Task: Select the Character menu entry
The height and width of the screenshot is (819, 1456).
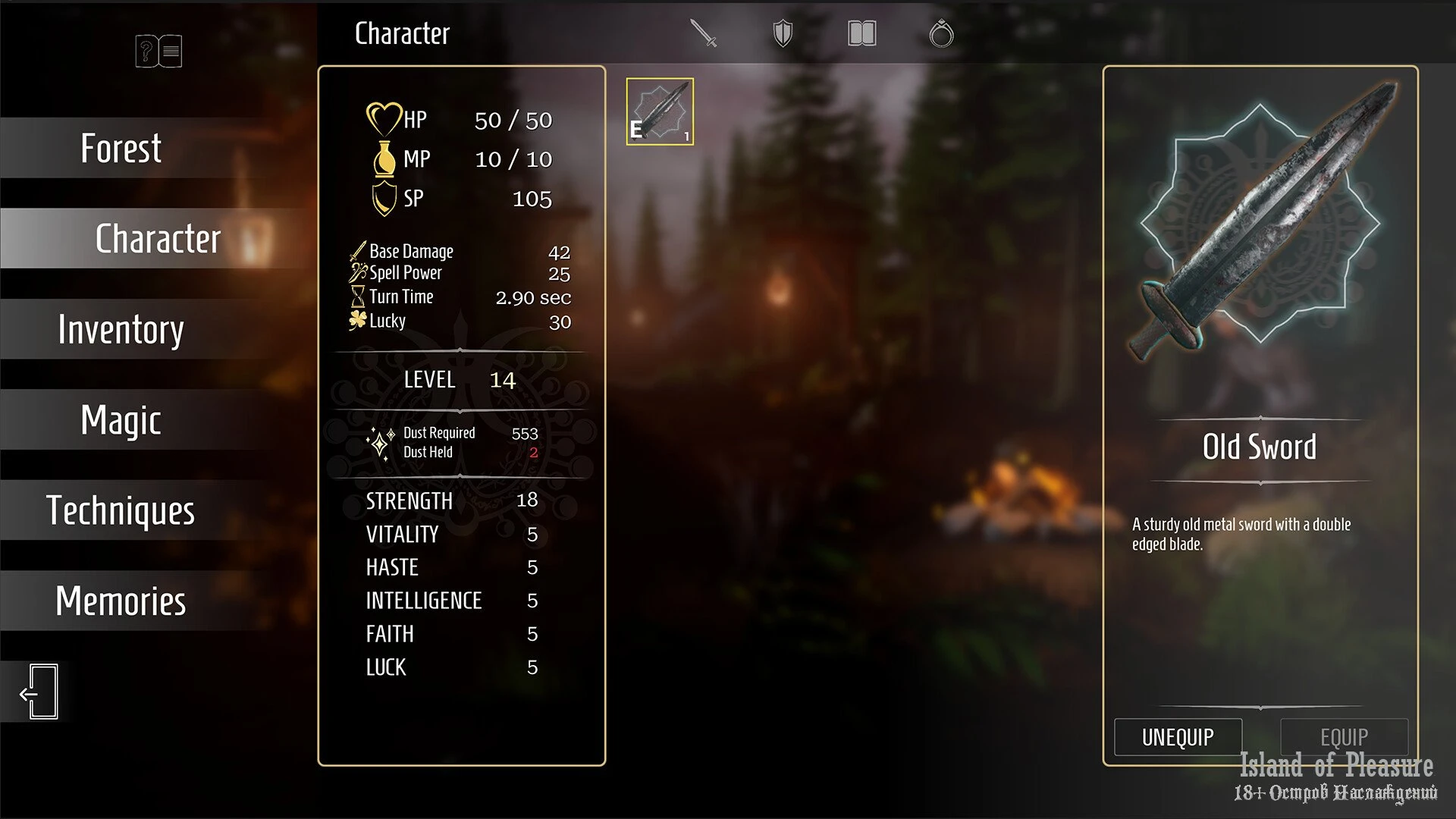Action: tap(157, 239)
